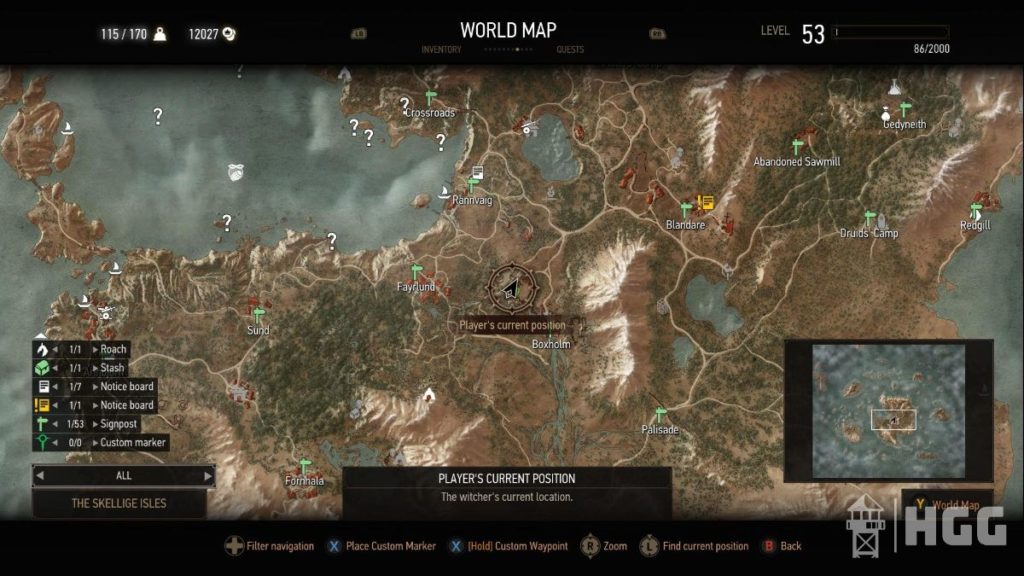Select the Rannvaig signpost marker
The height and width of the screenshot is (576, 1024).
tap(472, 185)
